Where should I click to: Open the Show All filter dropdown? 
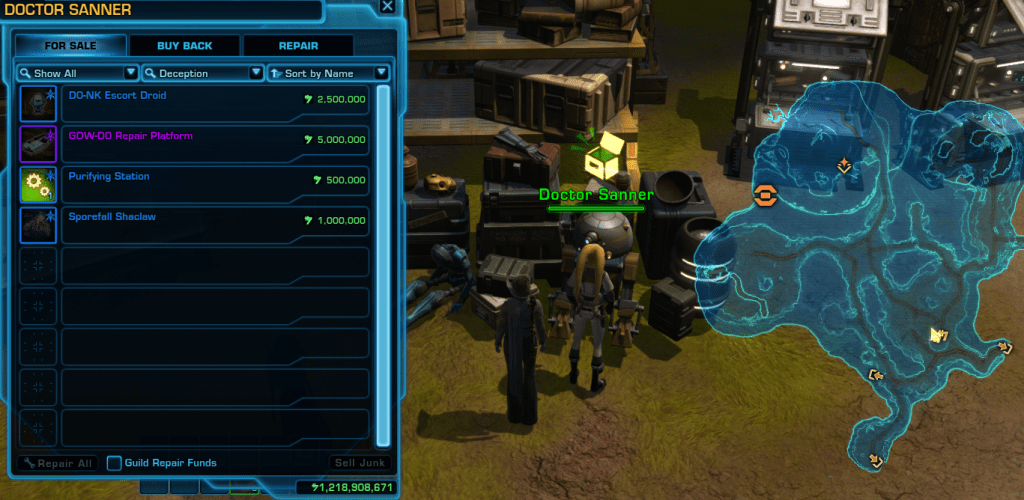[78, 73]
